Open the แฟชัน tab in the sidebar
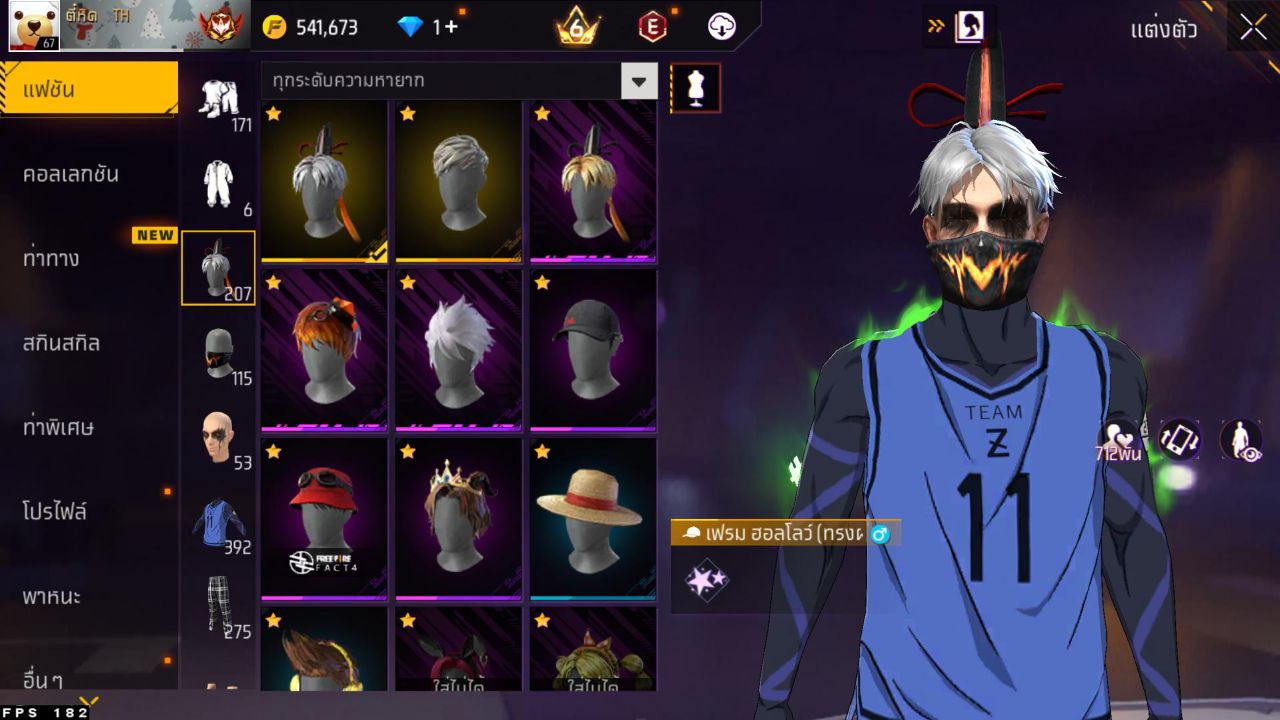Screen dimensions: 1280x720 [x=88, y=90]
